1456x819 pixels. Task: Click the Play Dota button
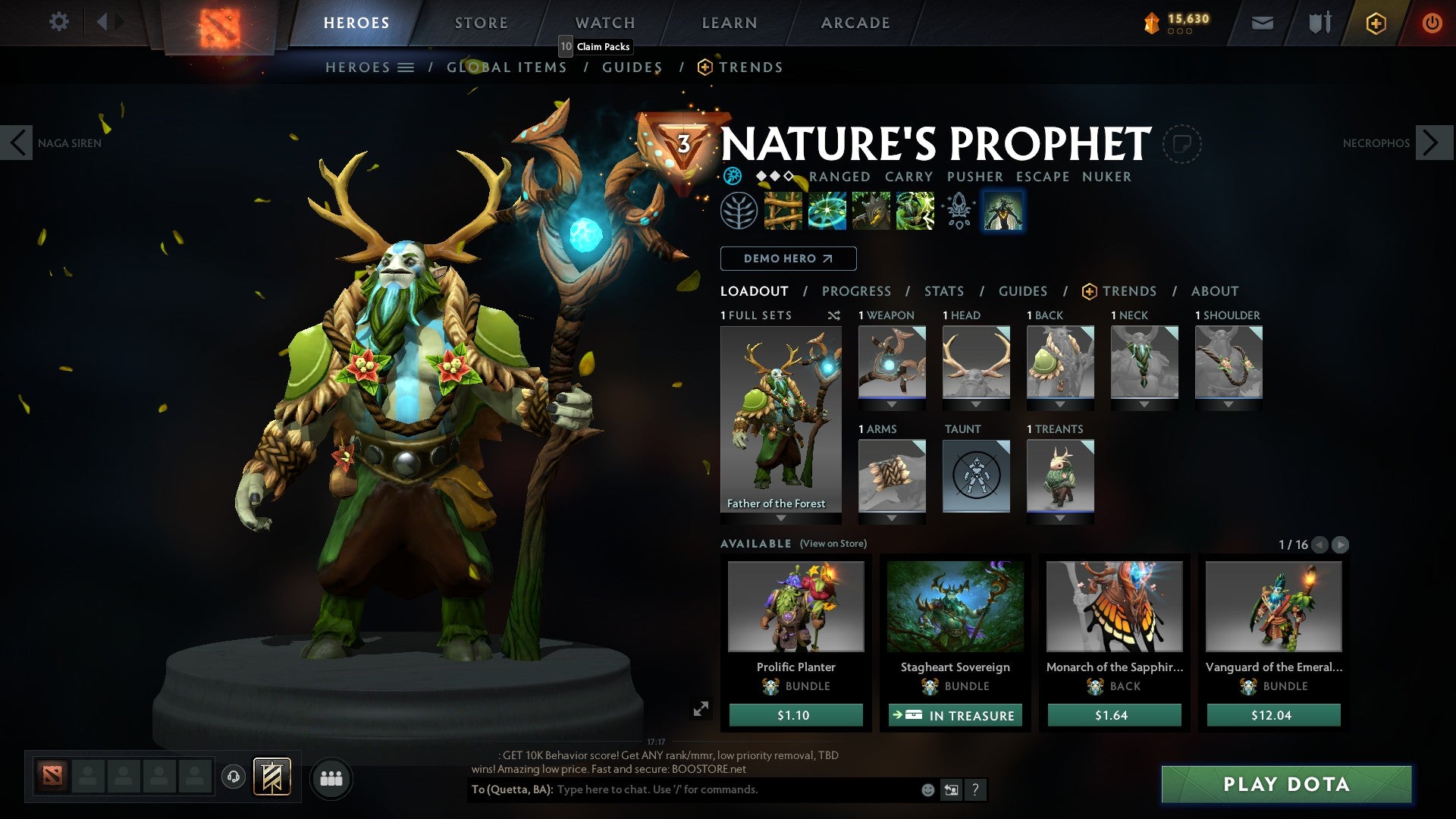(x=1286, y=784)
